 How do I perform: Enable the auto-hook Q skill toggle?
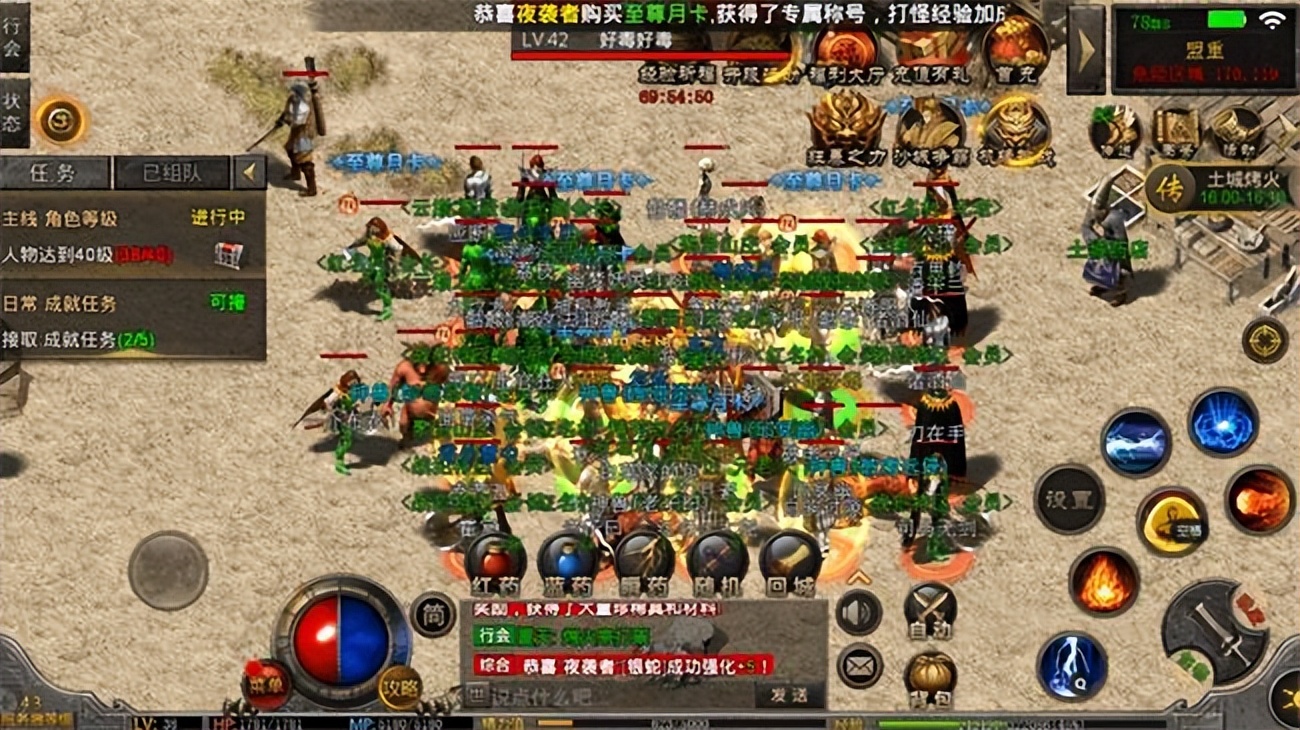[x=1072, y=664]
